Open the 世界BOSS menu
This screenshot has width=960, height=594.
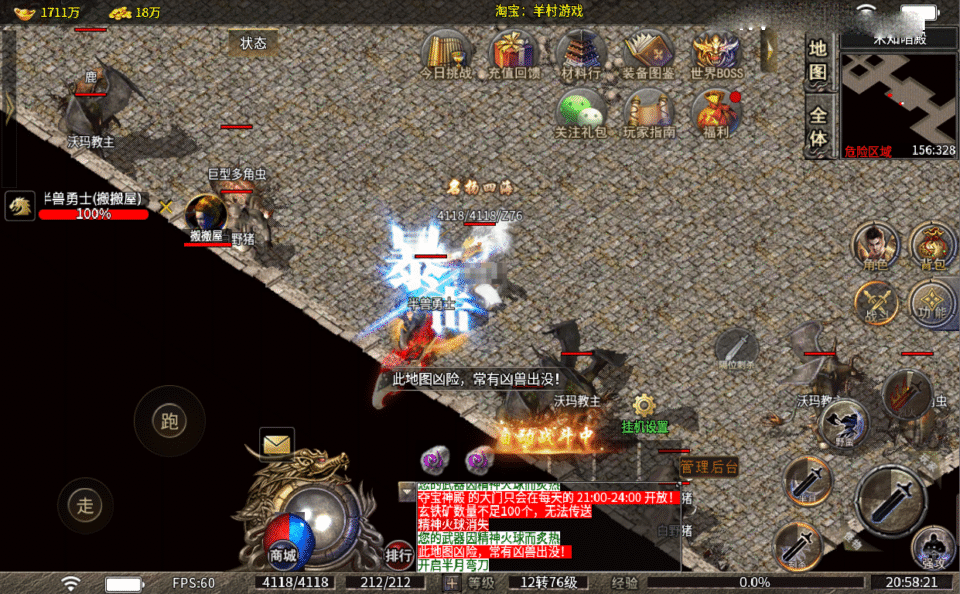pos(717,52)
